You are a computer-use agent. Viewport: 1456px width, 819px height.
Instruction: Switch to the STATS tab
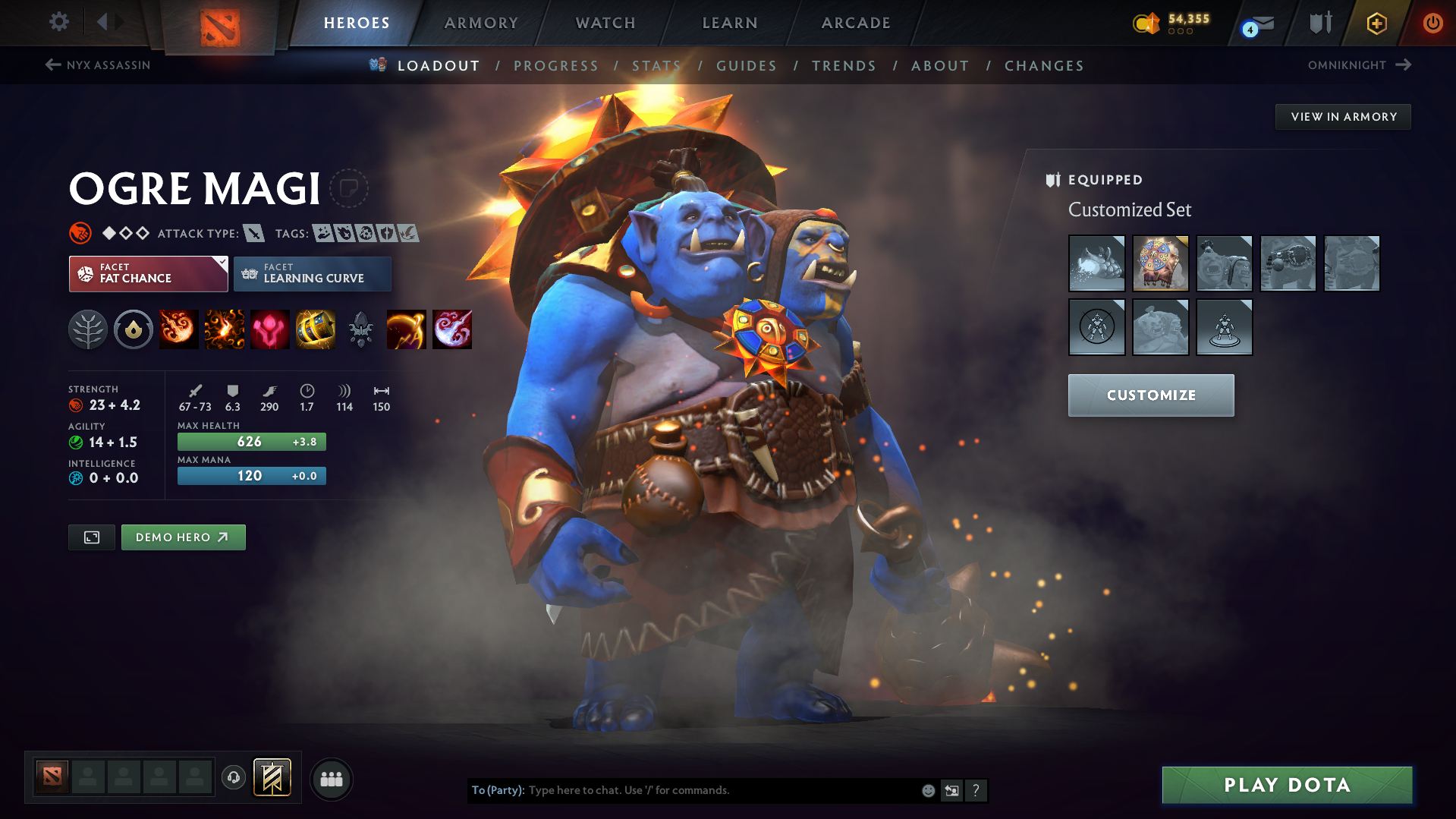tap(656, 65)
